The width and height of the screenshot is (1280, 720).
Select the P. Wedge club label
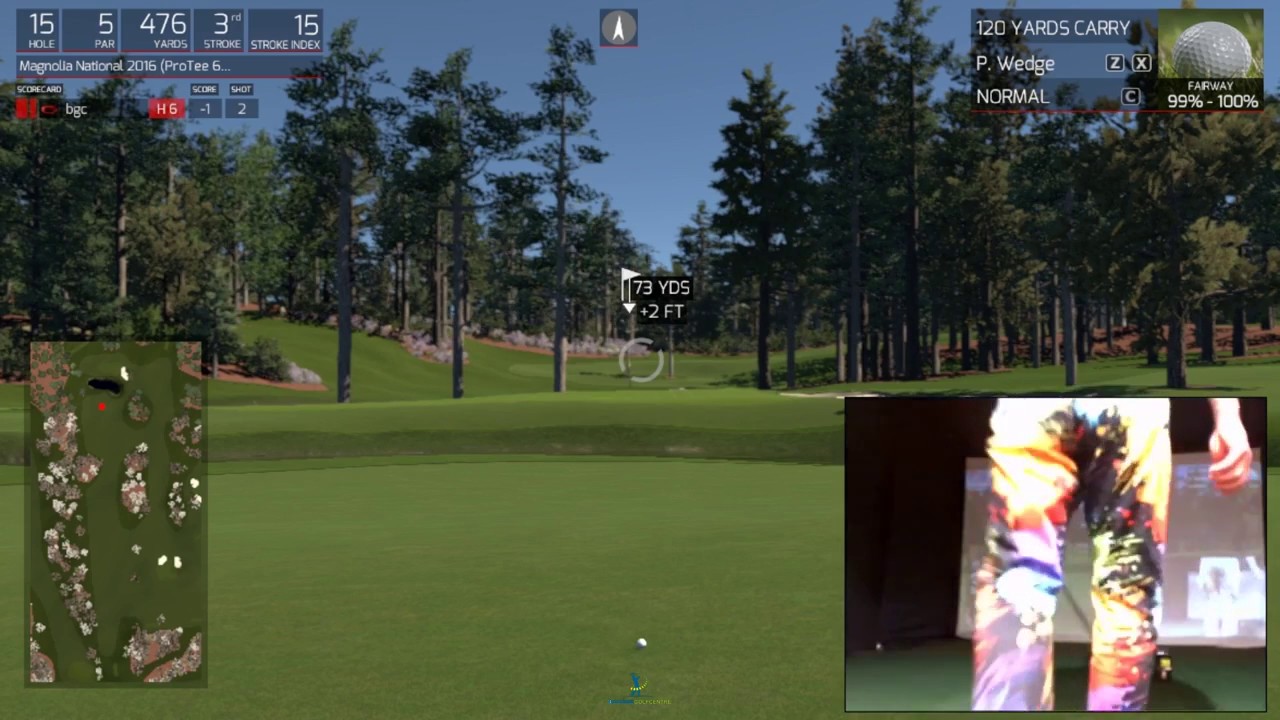[1015, 64]
